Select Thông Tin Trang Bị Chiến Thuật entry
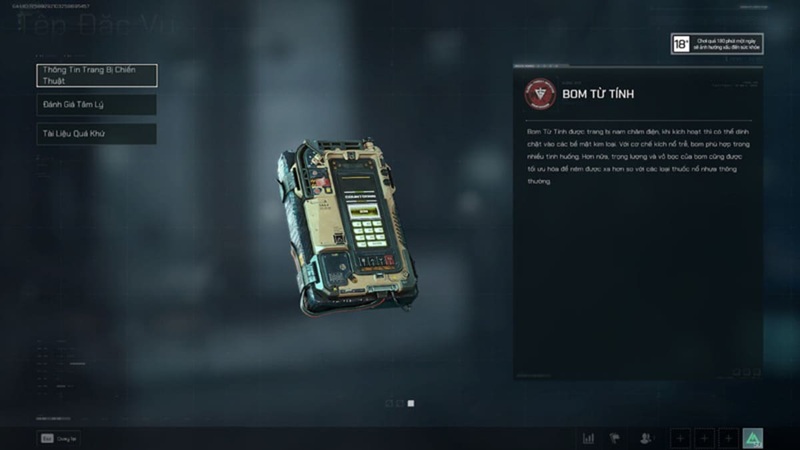The width and height of the screenshot is (800, 450). point(96,75)
